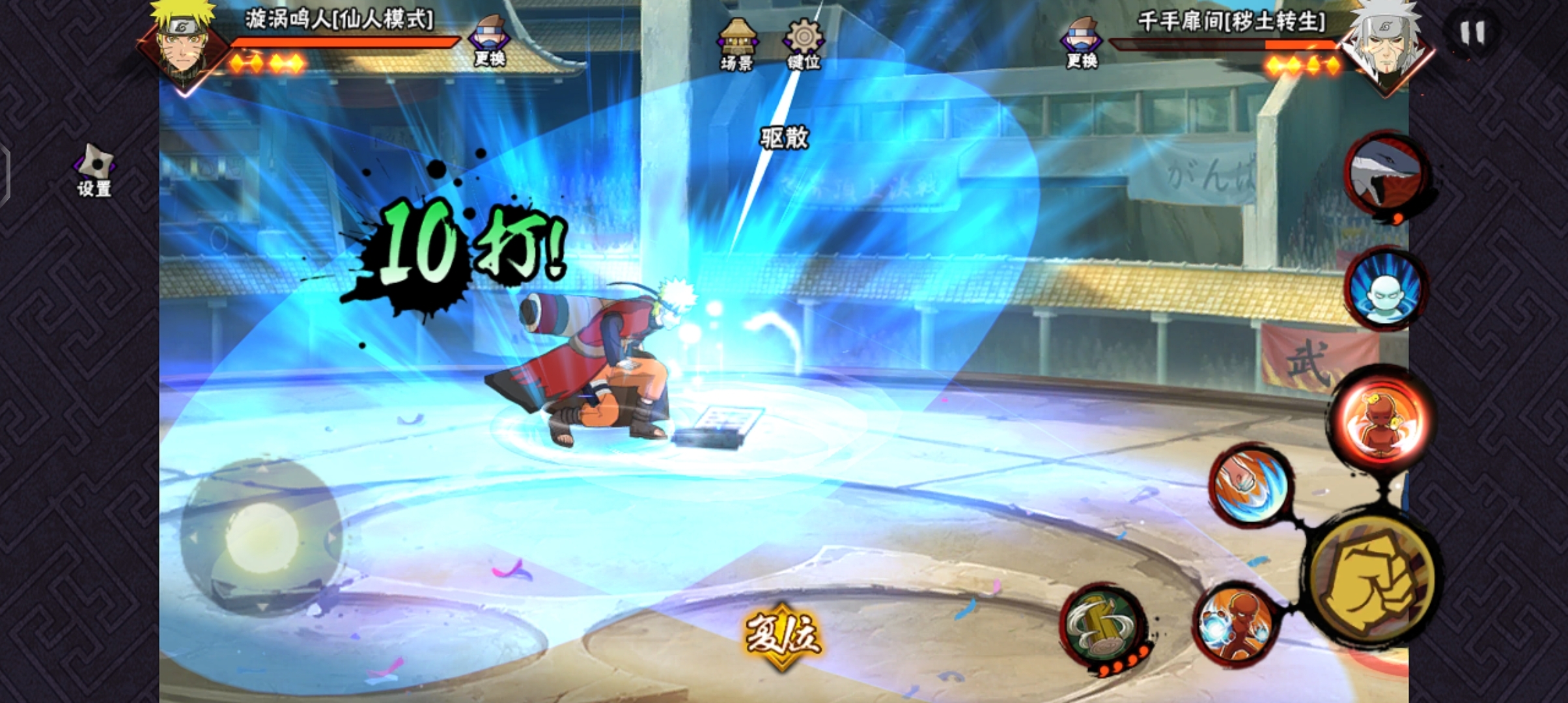The image size is (1568, 703).
Task: Swap the right opponent with 更换
Action: [1082, 43]
